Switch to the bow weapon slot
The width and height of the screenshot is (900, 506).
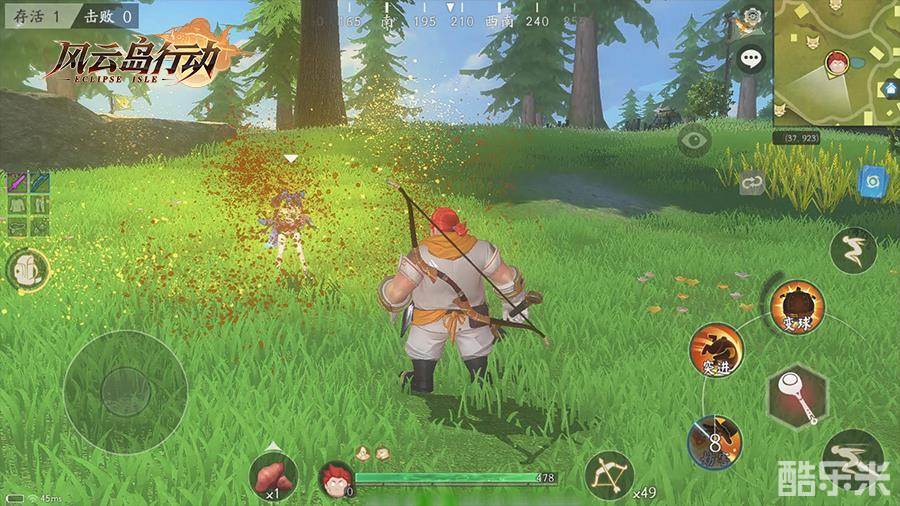click(609, 475)
